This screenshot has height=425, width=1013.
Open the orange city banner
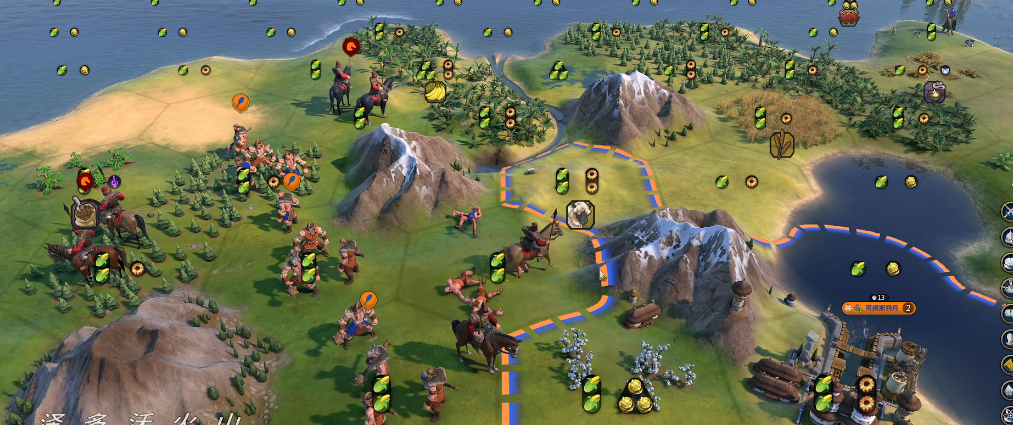[x=878, y=308]
